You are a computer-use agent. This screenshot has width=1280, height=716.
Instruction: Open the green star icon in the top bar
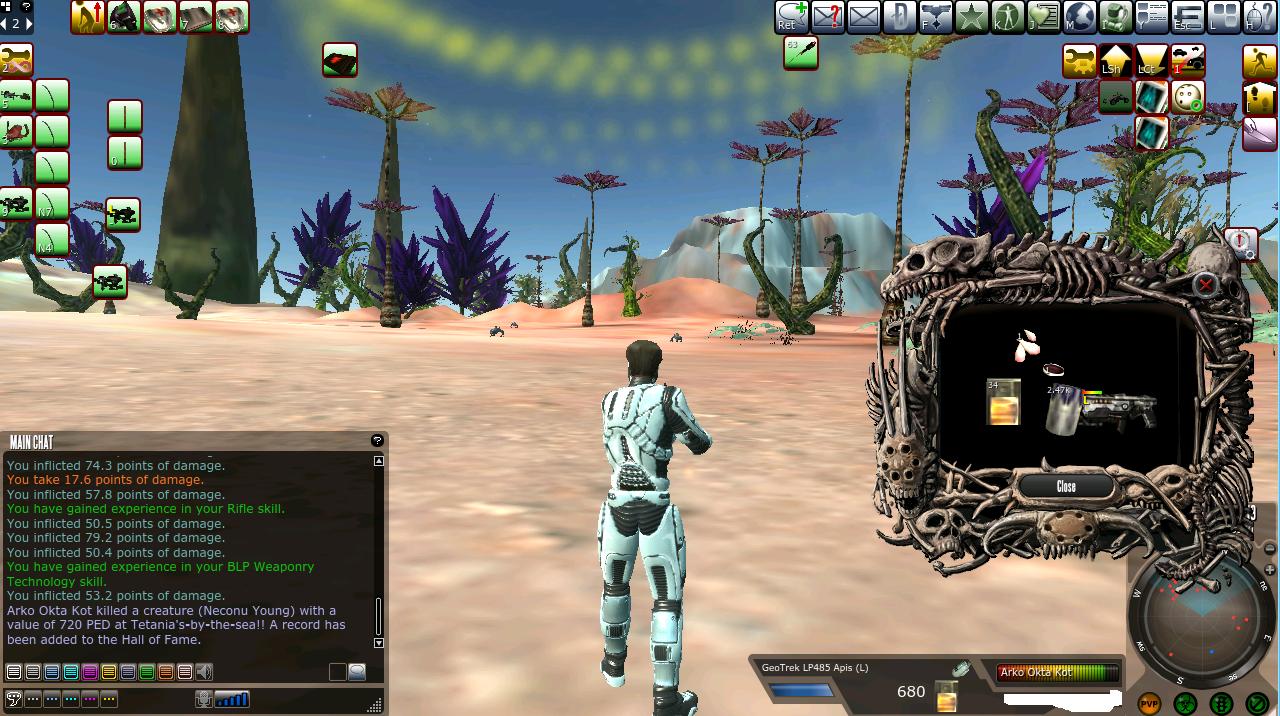point(971,16)
